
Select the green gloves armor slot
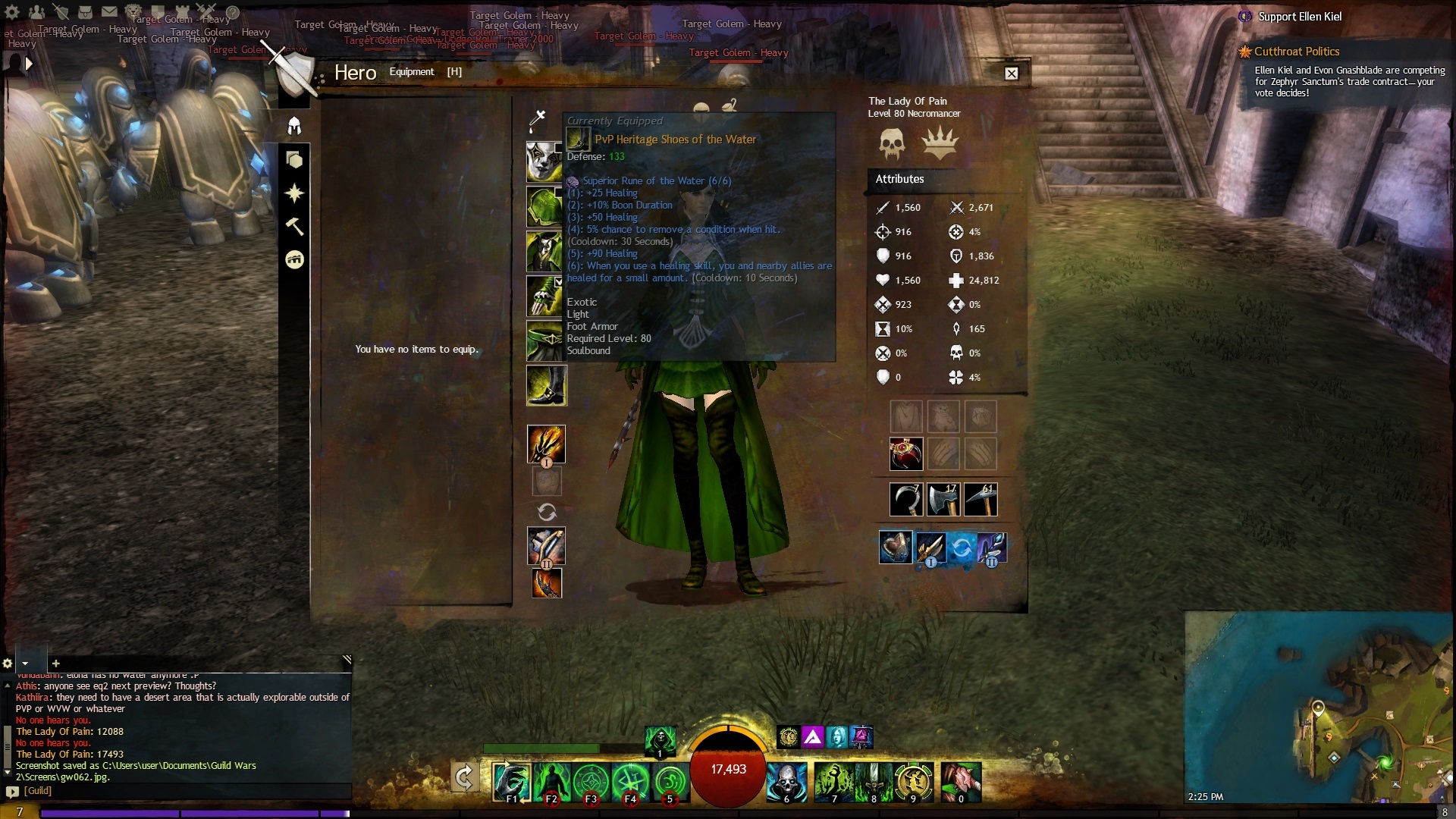click(545, 296)
